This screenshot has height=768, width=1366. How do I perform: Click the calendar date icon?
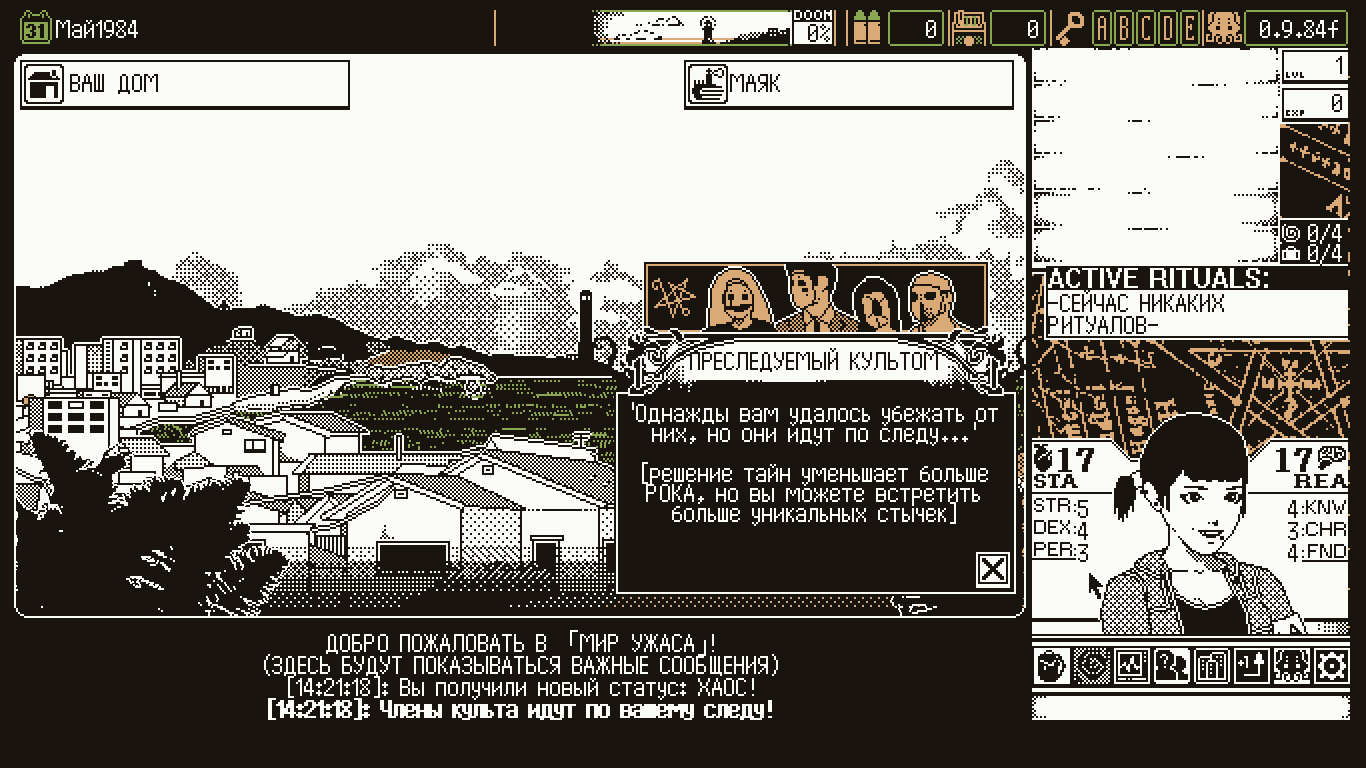35,28
